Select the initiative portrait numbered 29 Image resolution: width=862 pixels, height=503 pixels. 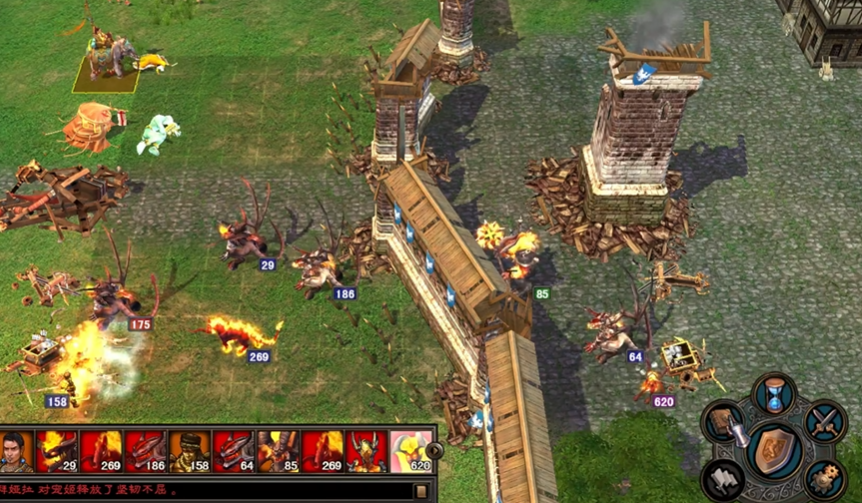pyautogui.click(x=58, y=451)
